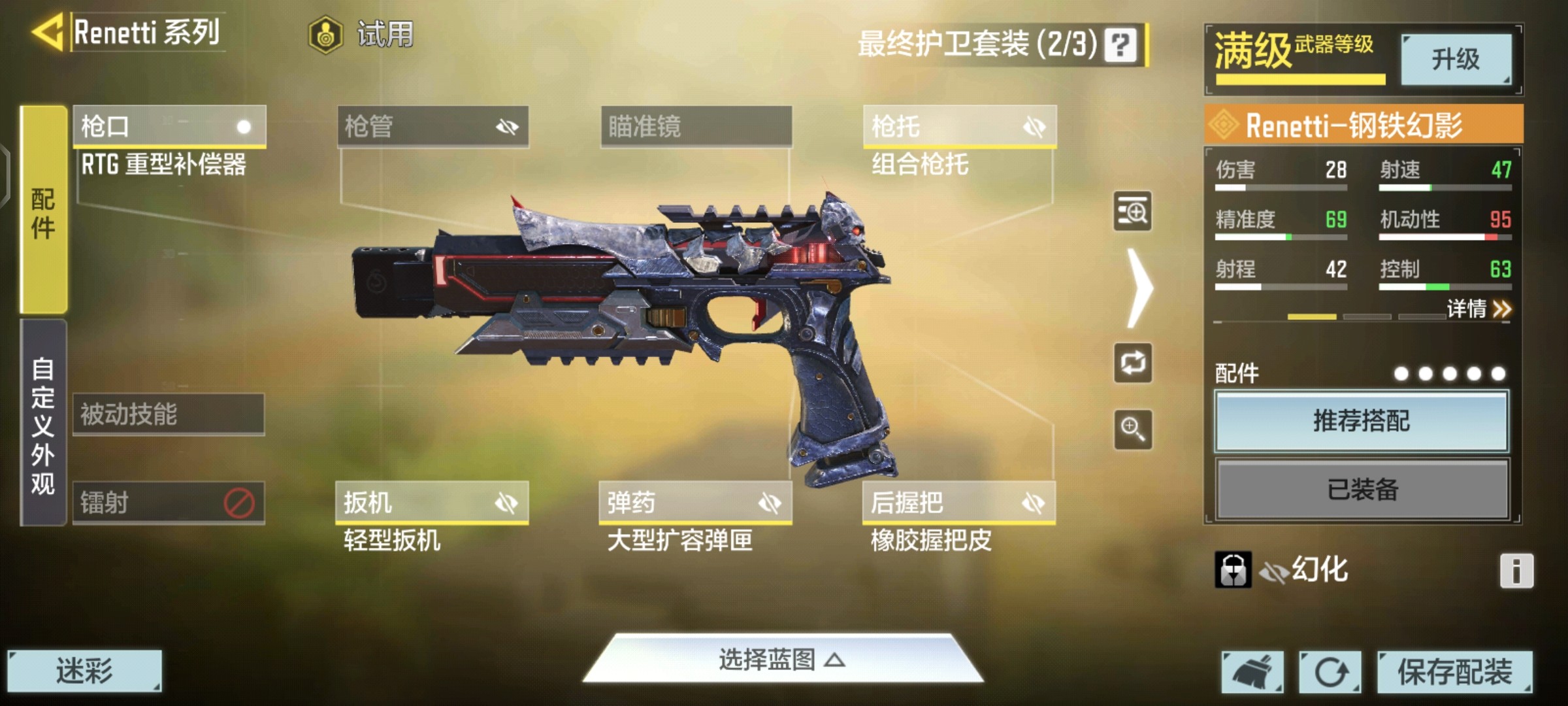Choose the 扳机 trigger attachment slot
1568x706 pixels.
pyautogui.click(x=432, y=503)
